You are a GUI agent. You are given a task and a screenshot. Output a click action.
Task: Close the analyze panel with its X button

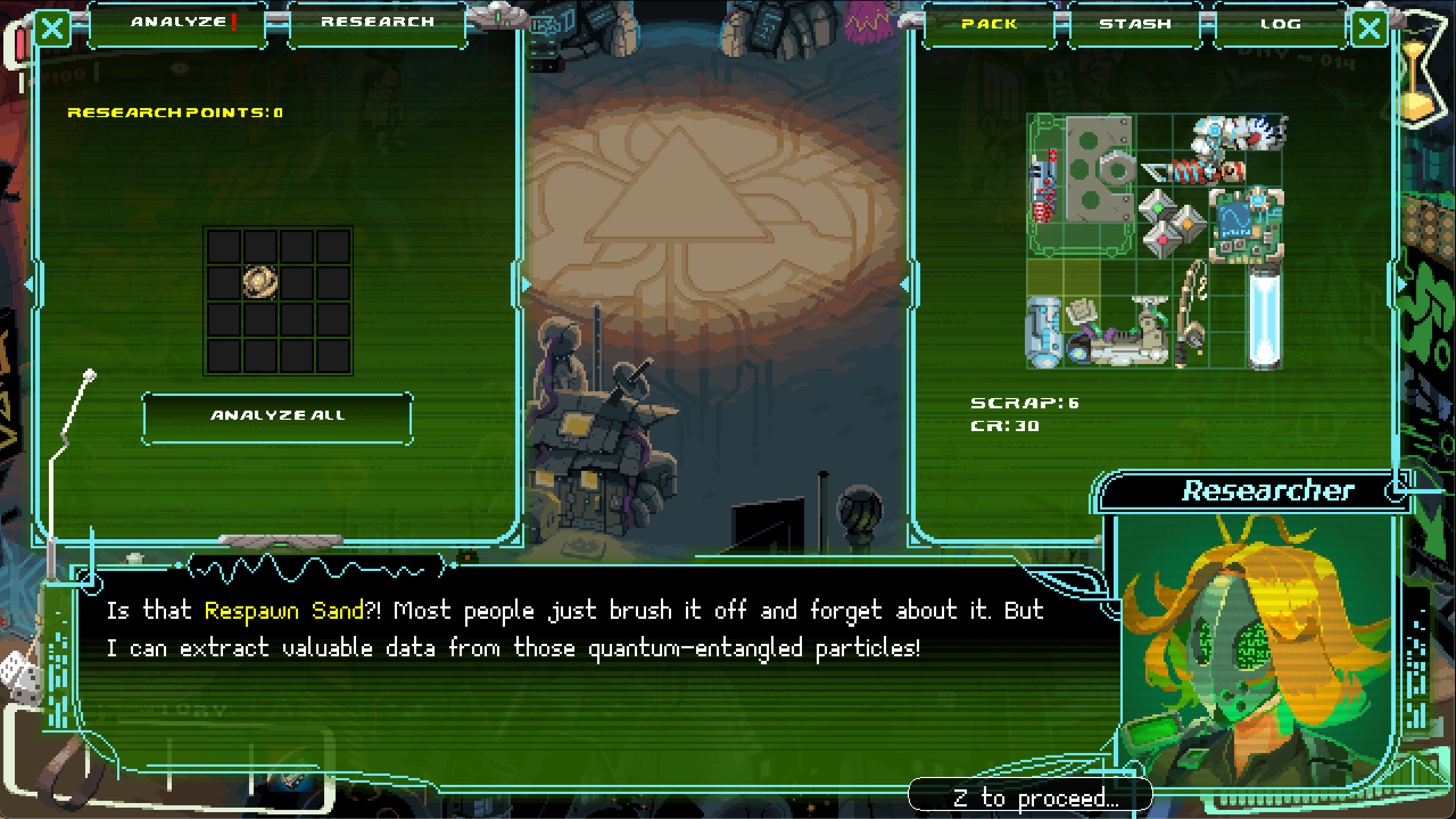[53, 27]
